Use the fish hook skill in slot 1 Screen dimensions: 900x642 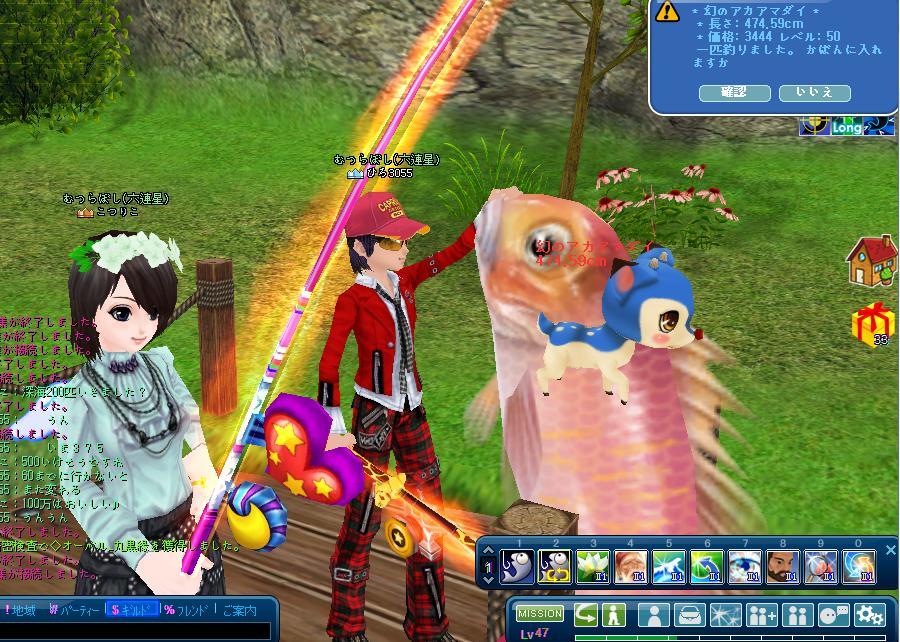point(517,566)
